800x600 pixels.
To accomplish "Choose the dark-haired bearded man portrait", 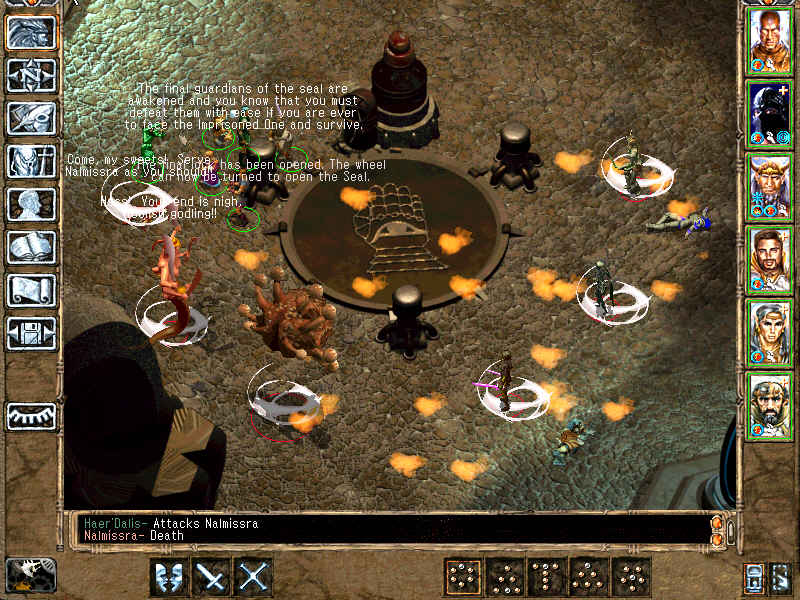I will [x=770, y=260].
